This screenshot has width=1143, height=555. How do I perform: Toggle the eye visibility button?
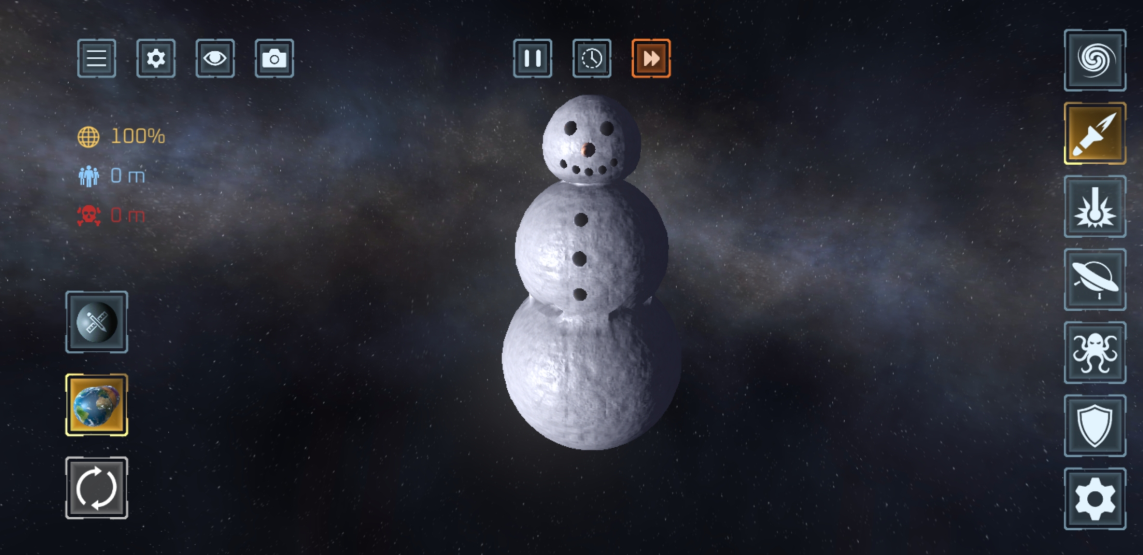(215, 59)
